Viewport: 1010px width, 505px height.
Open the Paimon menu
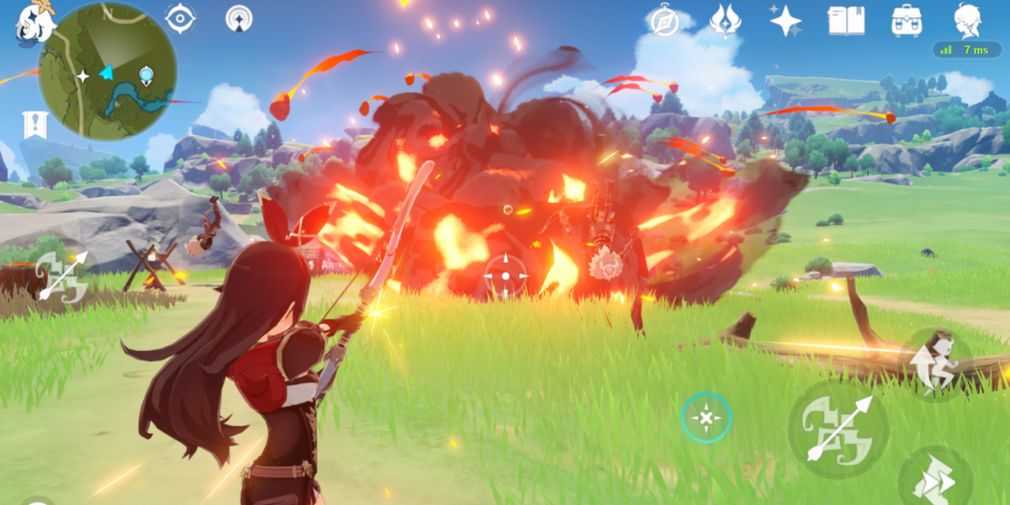[32, 21]
